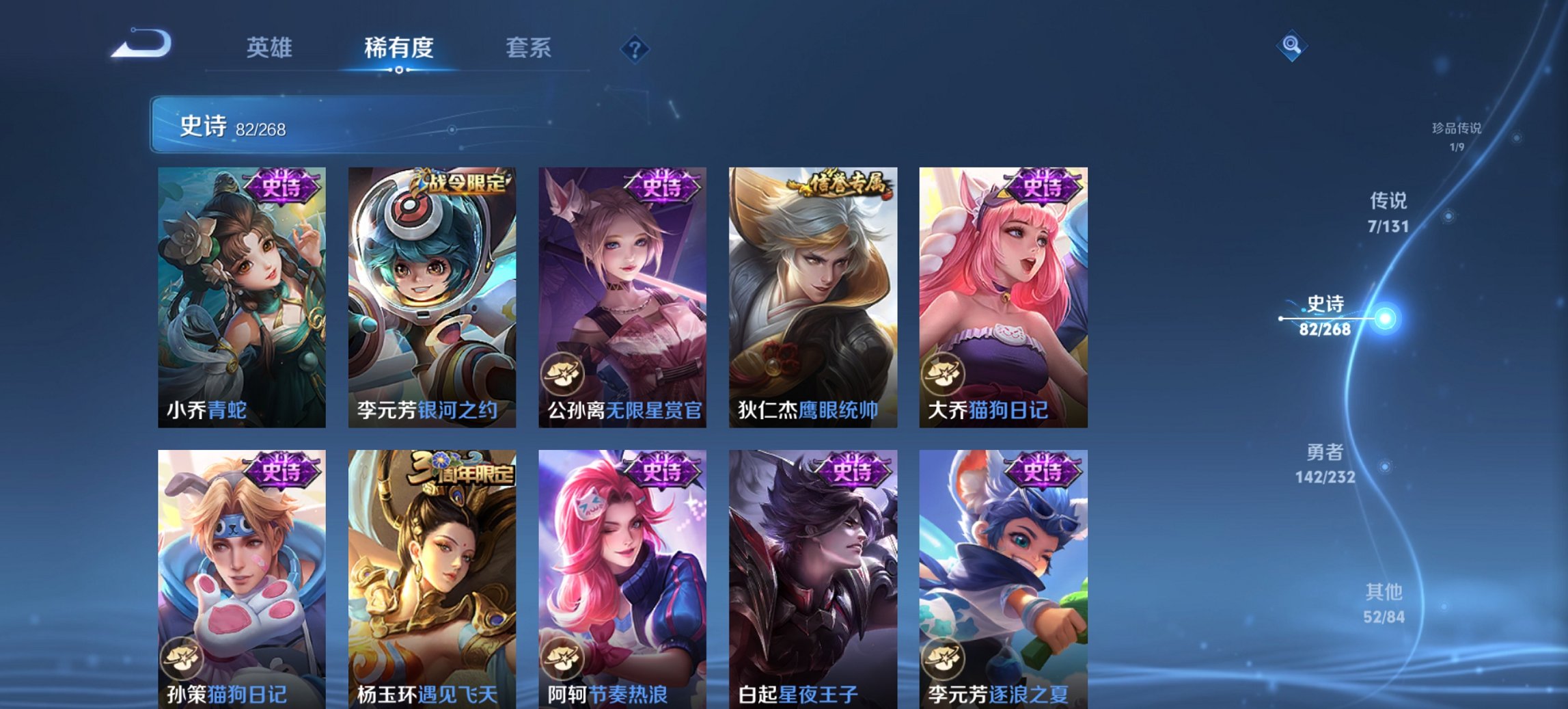1568x709 pixels.
Task: Switch to the 套系 tab
Action: pyautogui.click(x=529, y=48)
